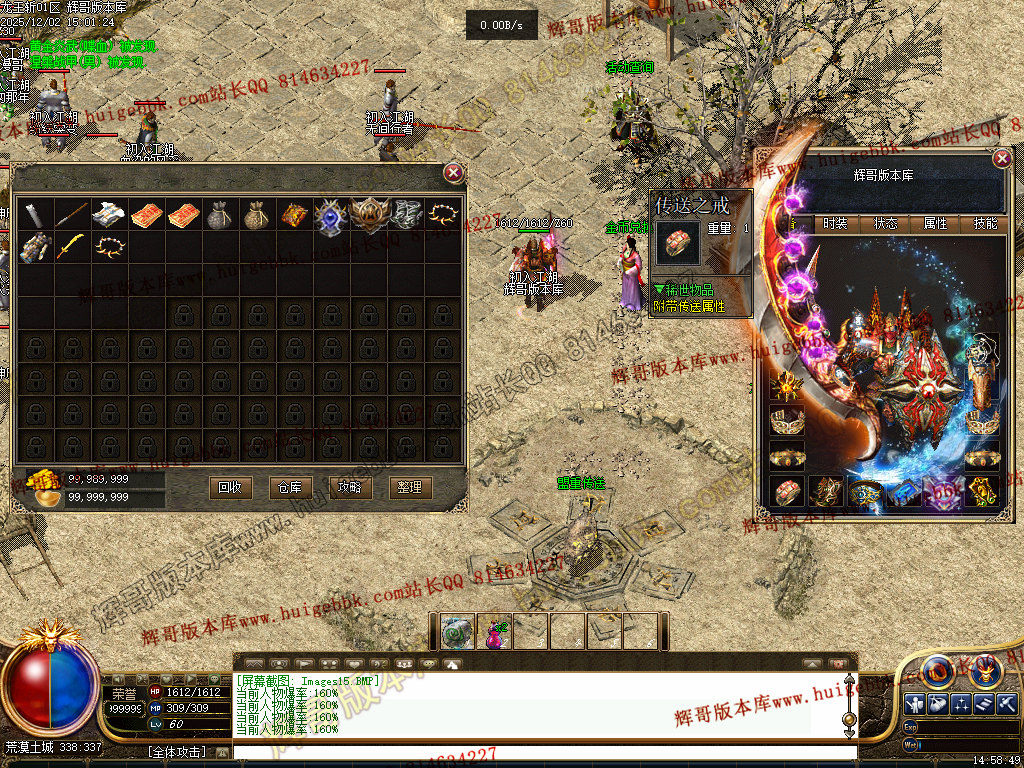Click the 回收 recycle button
The image size is (1024, 768).
230,487
